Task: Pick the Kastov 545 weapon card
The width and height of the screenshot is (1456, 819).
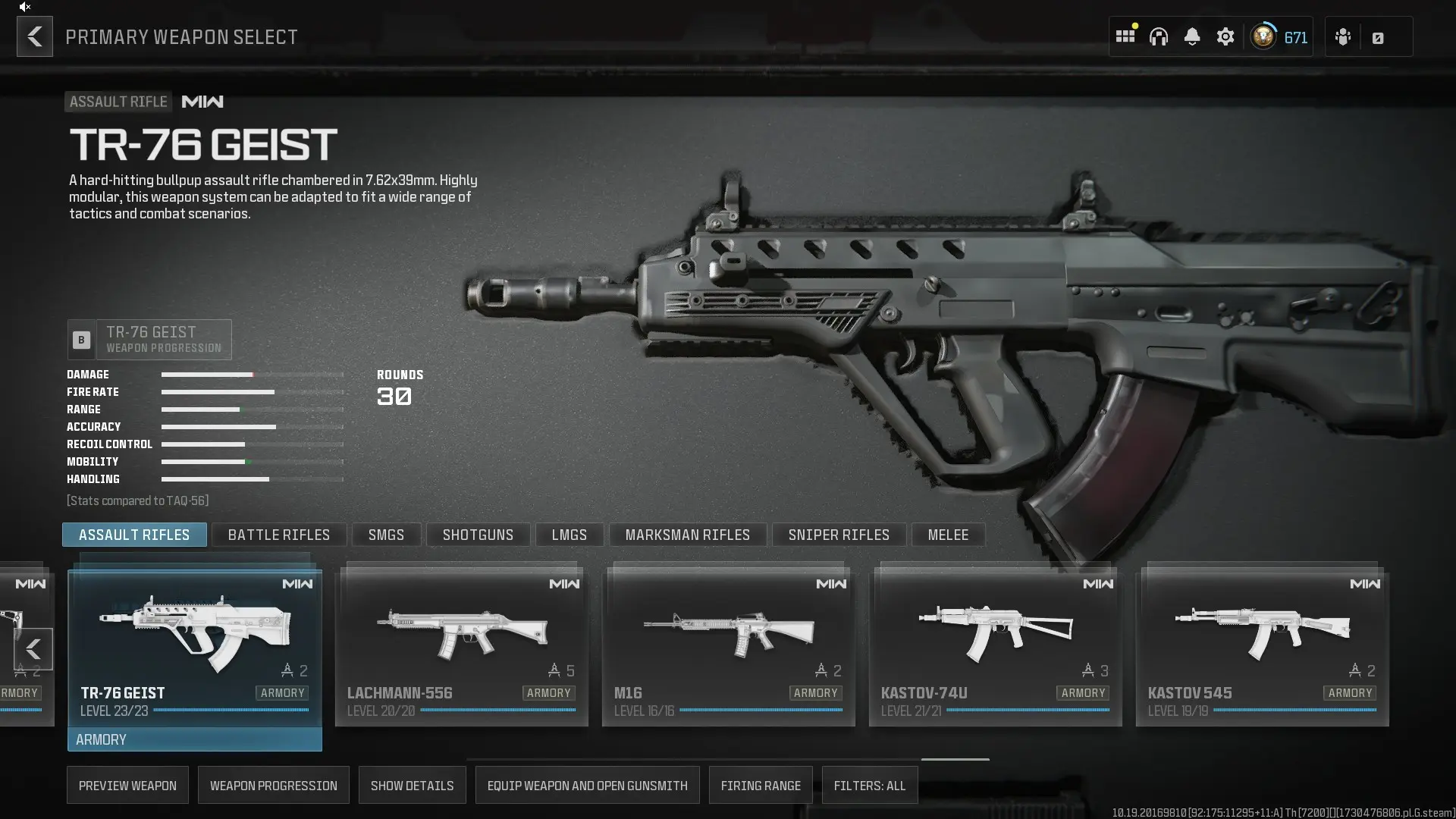Action: pyautogui.click(x=1263, y=645)
